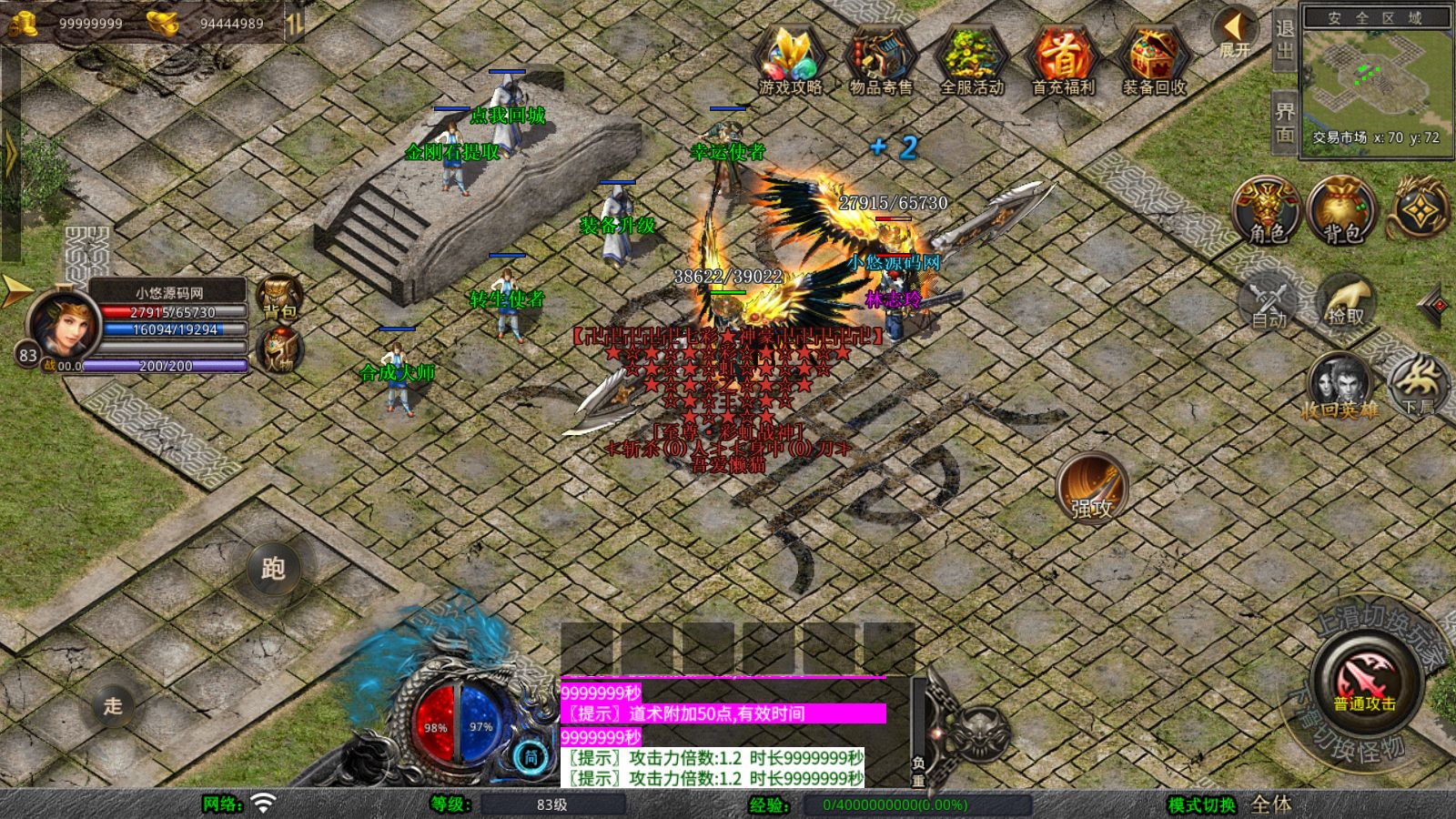Open the 角色 character panel

click(1267, 211)
